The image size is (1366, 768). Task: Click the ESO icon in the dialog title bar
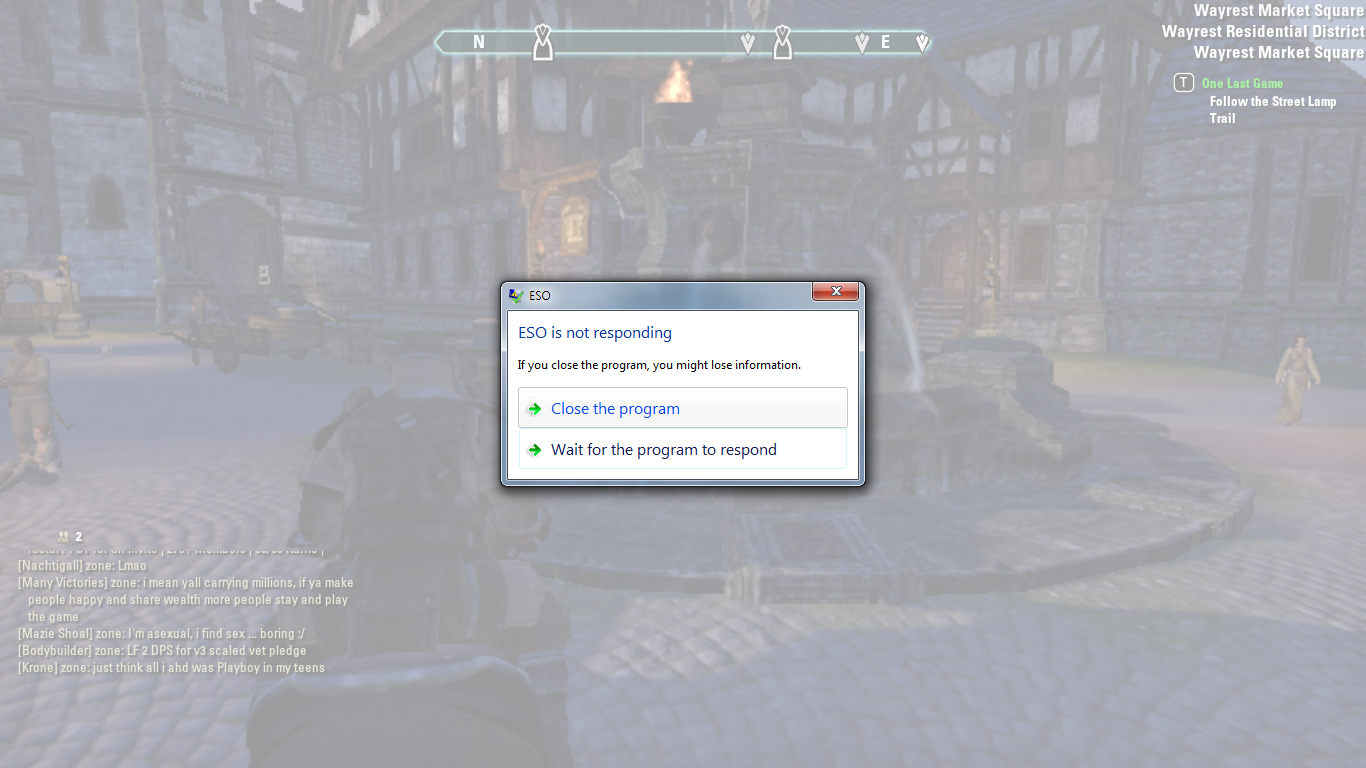[514, 295]
